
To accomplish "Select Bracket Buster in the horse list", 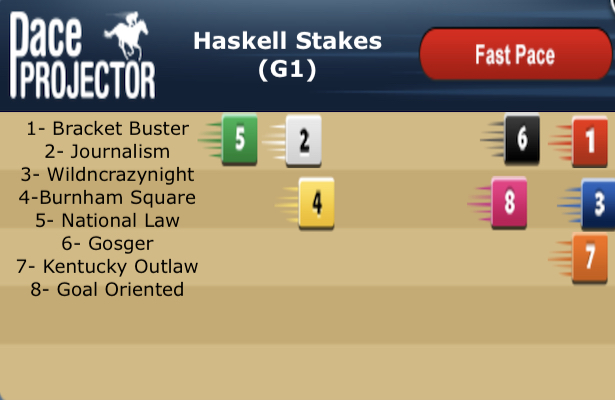I will click(x=108, y=129).
